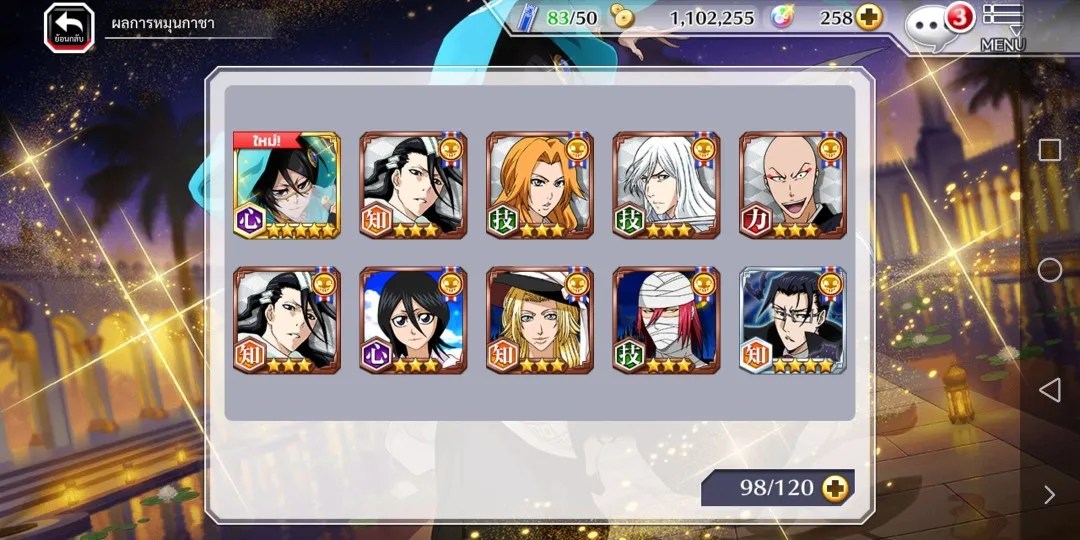Image resolution: width=1080 pixels, height=540 pixels.
Task: Select the new five-star character card
Action: tap(287, 185)
